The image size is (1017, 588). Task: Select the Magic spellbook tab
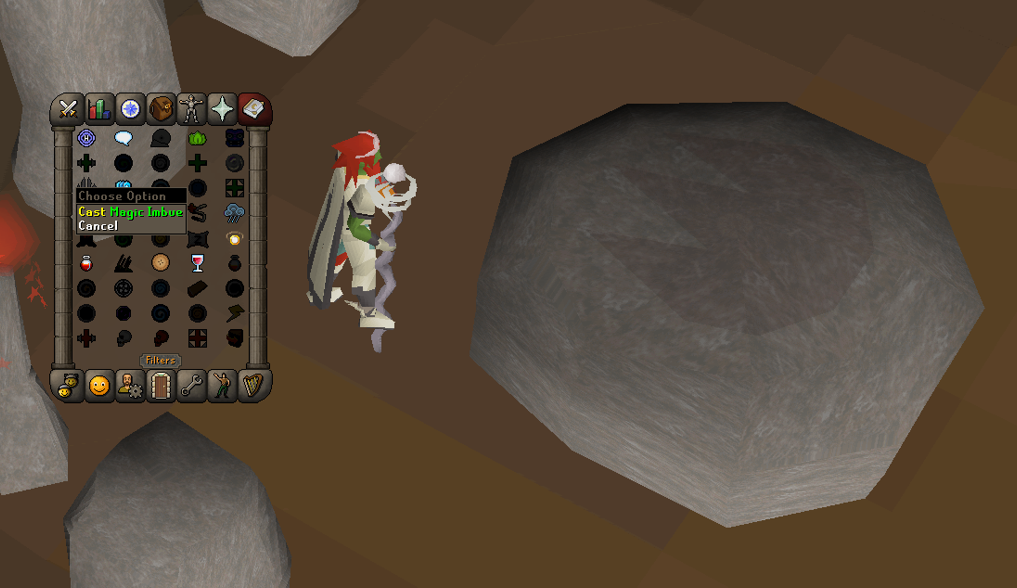253,108
